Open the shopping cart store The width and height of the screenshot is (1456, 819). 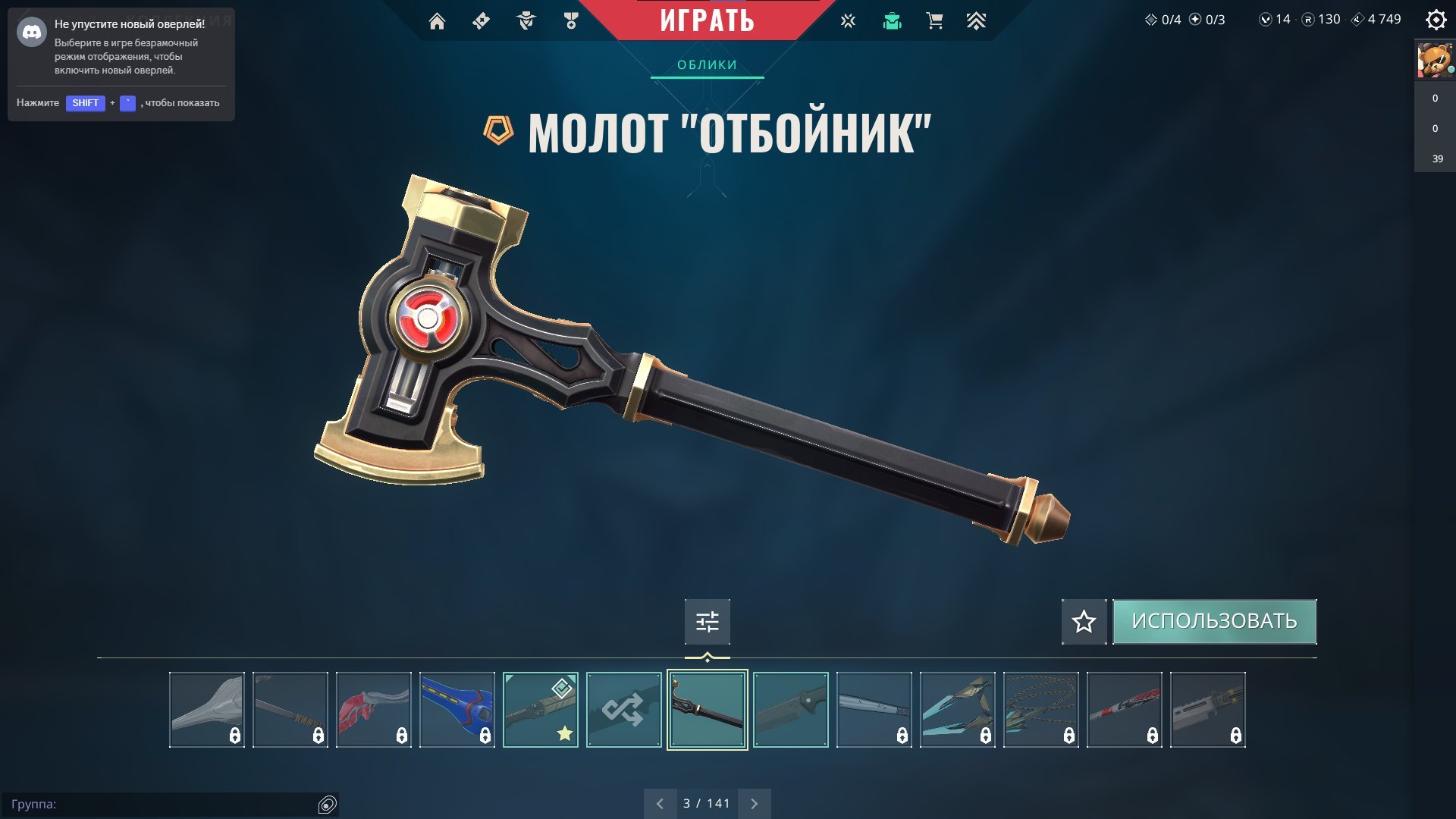pos(934,21)
